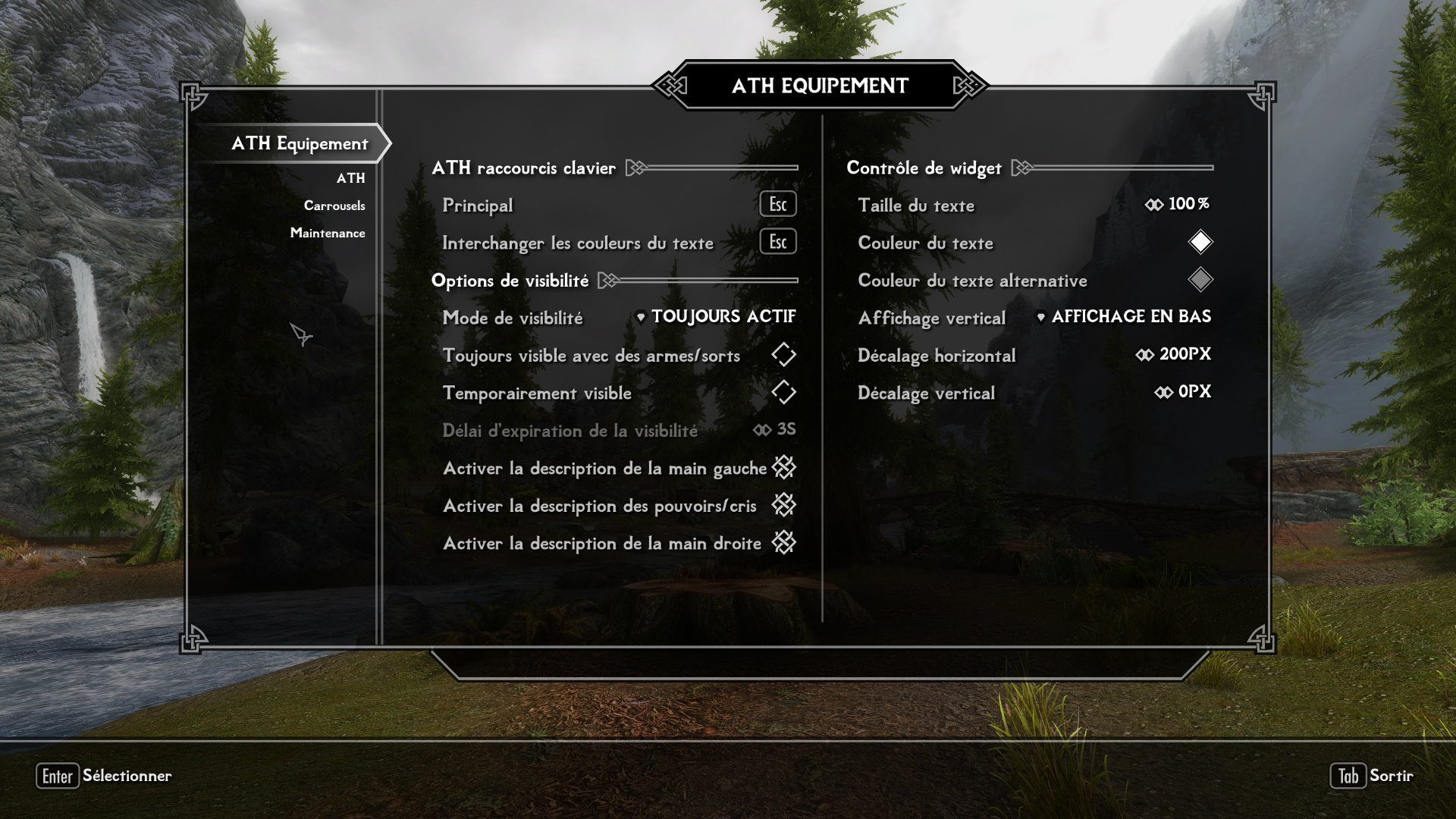Open the Maintenance page

click(327, 233)
